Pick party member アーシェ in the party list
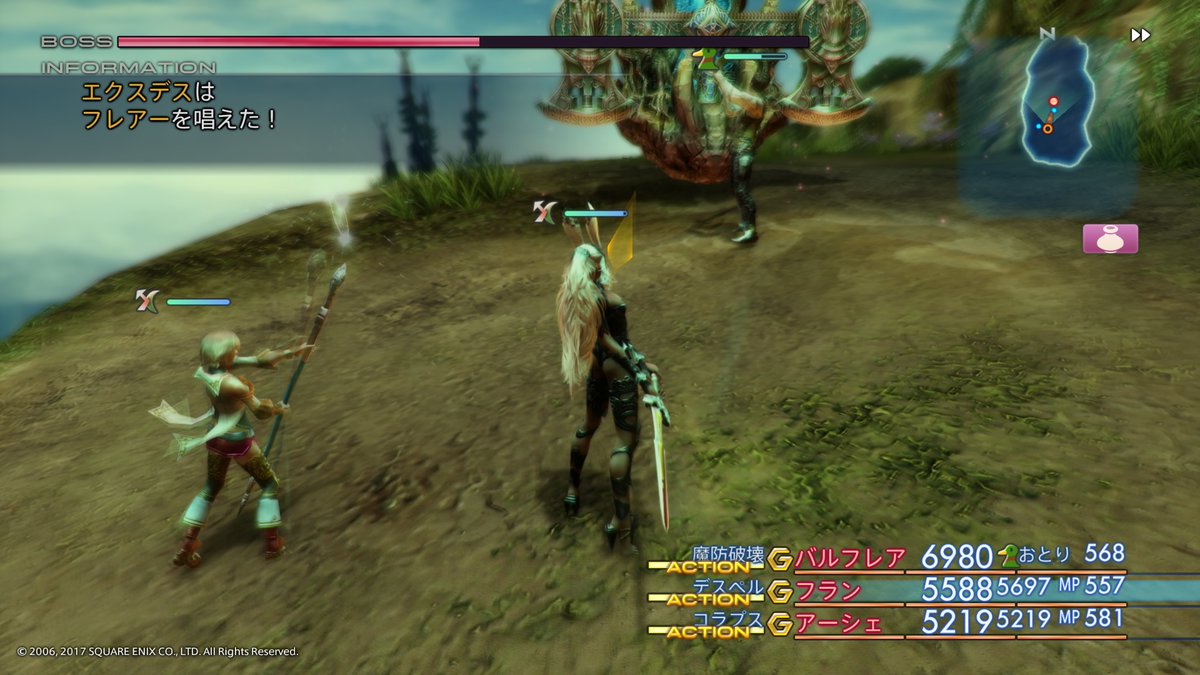Screen dimensions: 1200x675 click(838, 623)
